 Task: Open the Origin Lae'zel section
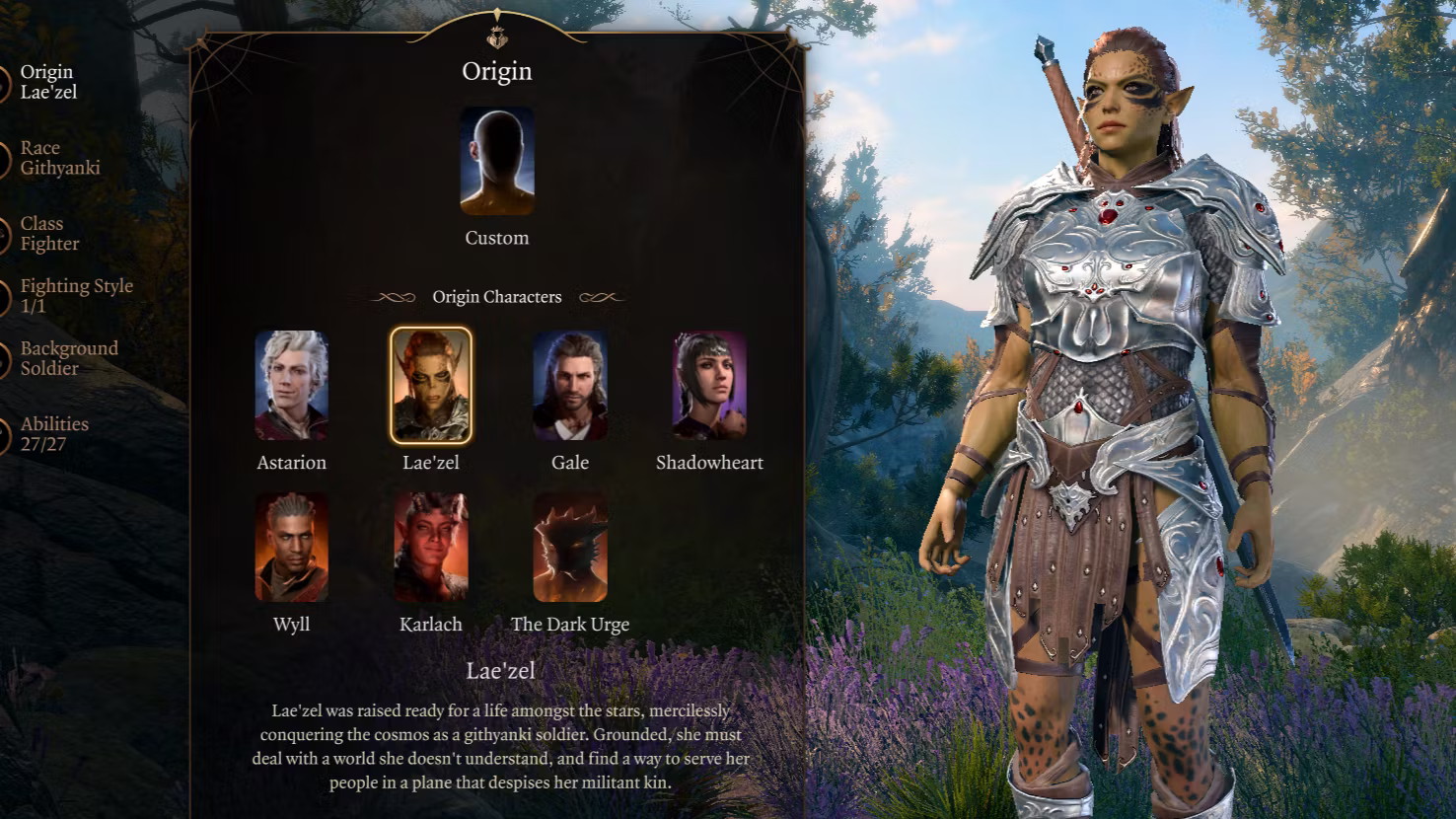click(x=47, y=82)
